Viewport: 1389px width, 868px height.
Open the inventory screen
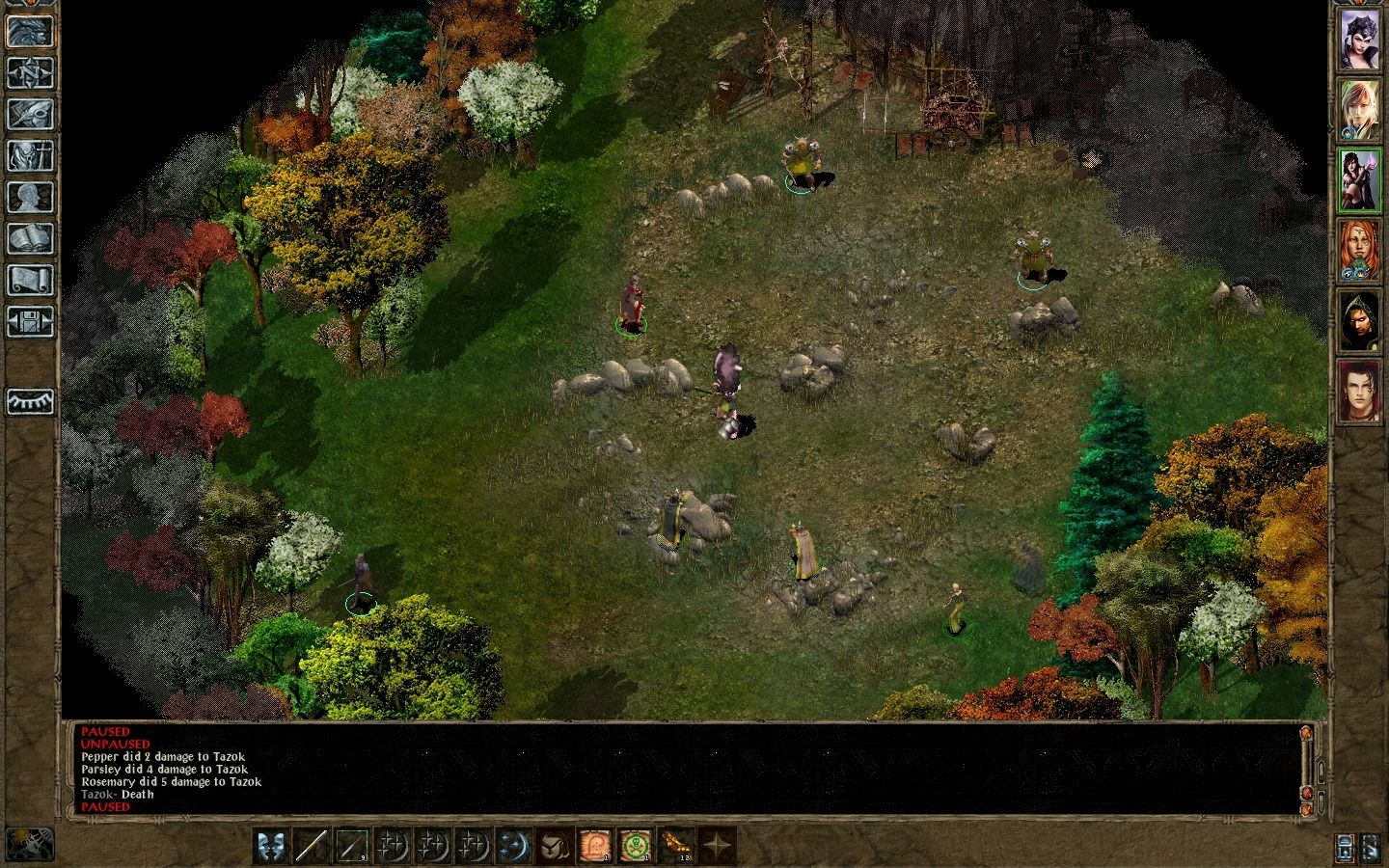point(30,155)
